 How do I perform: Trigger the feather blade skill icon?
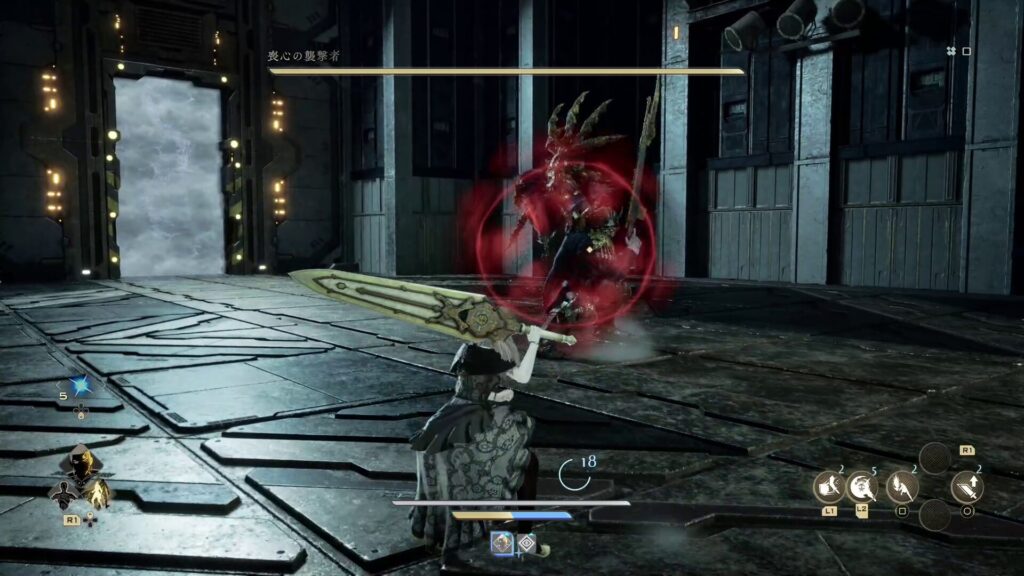pos(901,487)
